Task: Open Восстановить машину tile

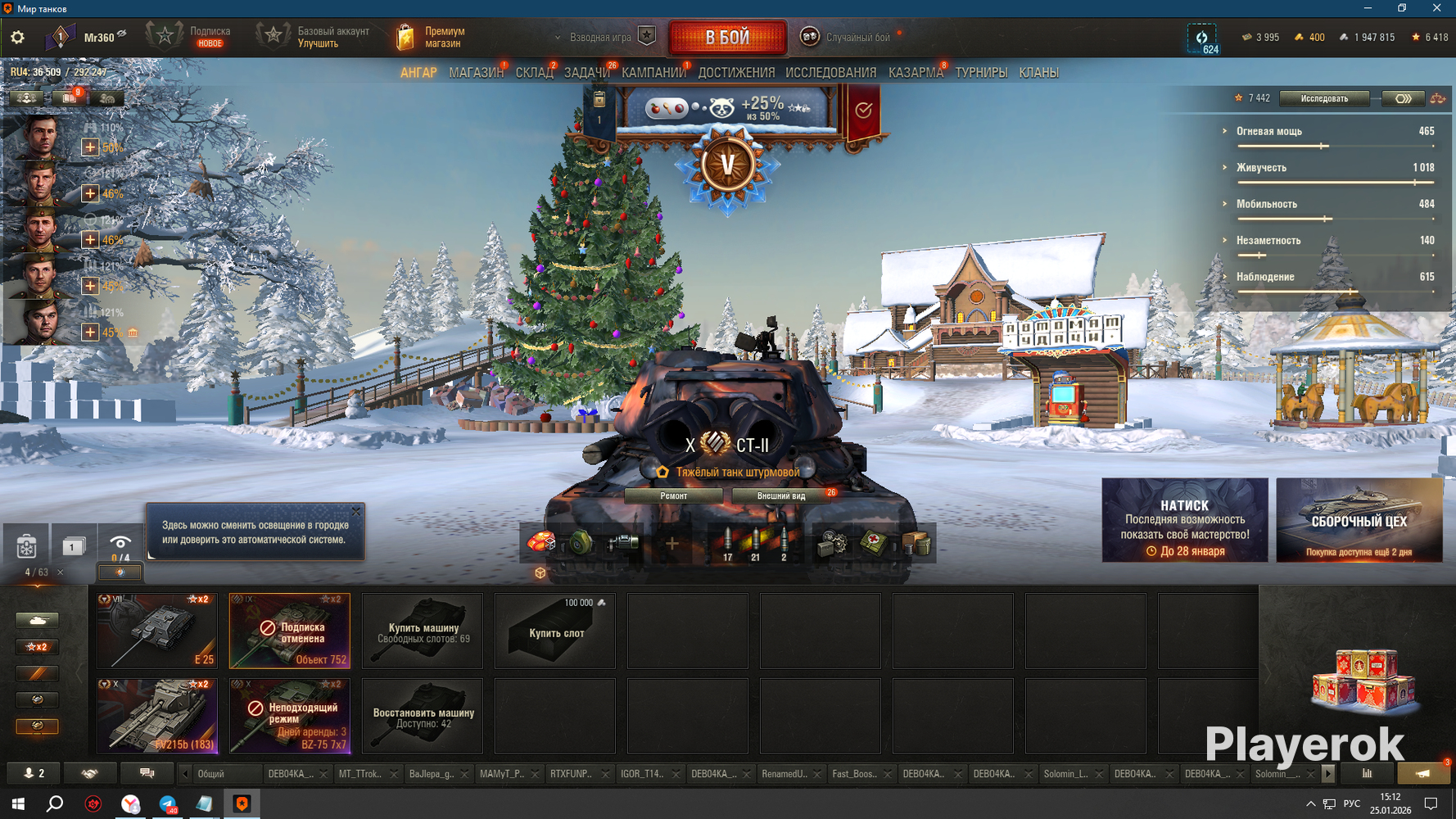Action: 423,715
